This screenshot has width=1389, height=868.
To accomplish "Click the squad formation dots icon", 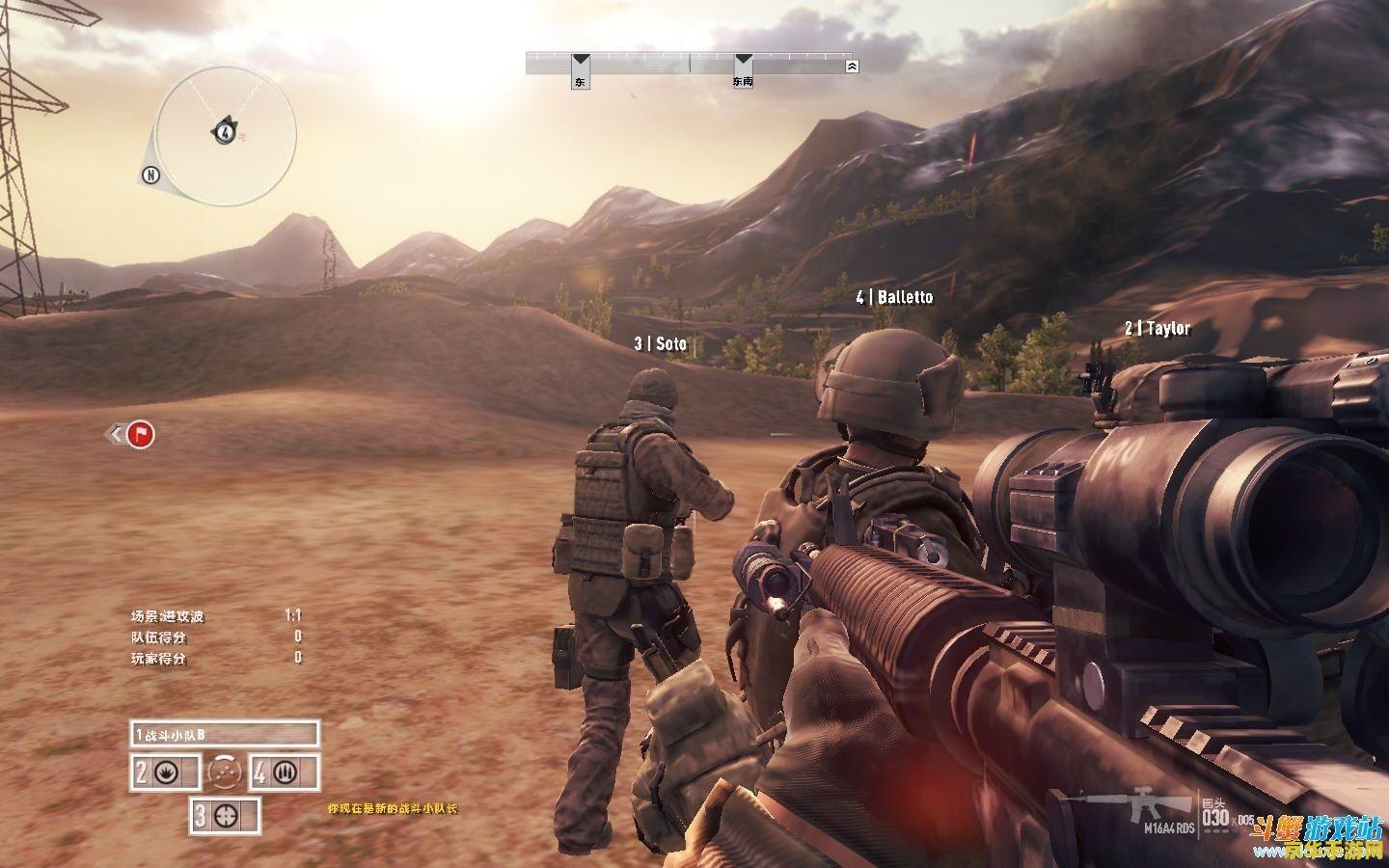I will tap(225, 772).
